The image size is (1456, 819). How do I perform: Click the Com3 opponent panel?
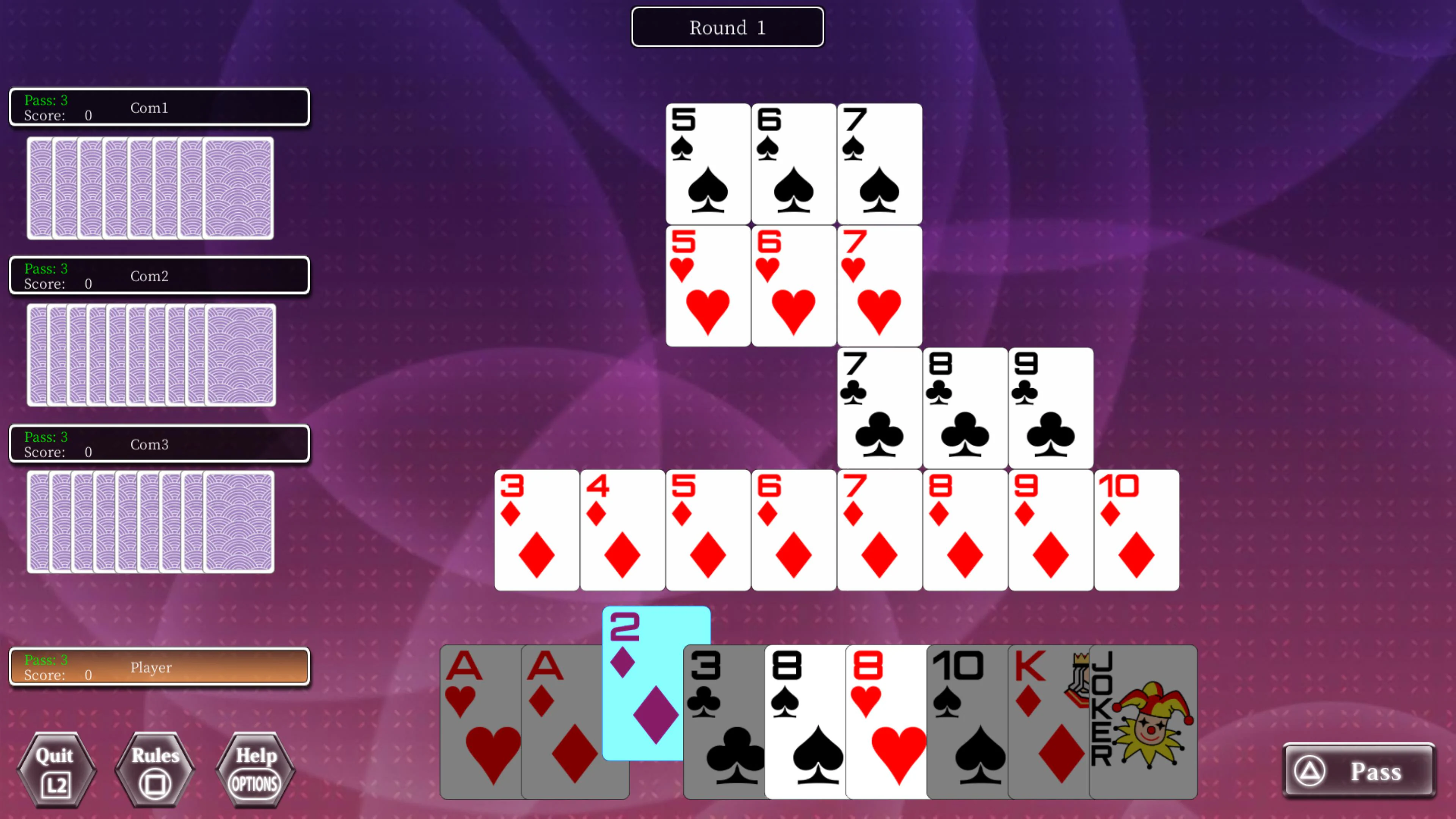159,444
